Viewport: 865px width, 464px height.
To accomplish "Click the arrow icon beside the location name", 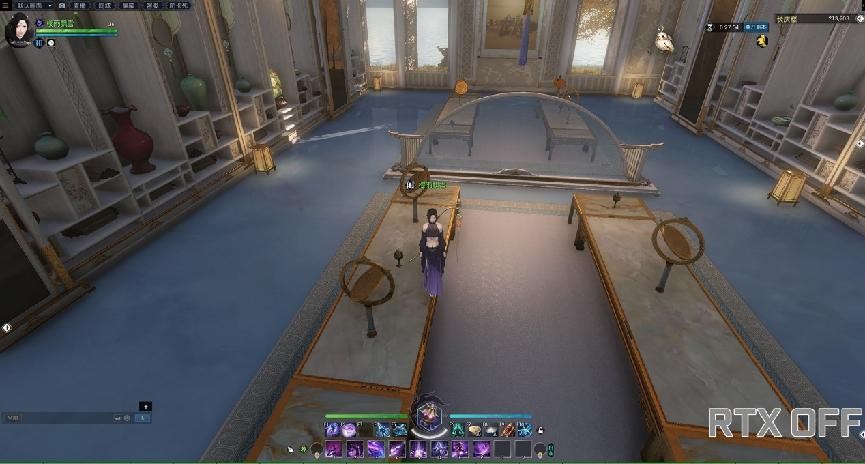I will click(x=858, y=19).
